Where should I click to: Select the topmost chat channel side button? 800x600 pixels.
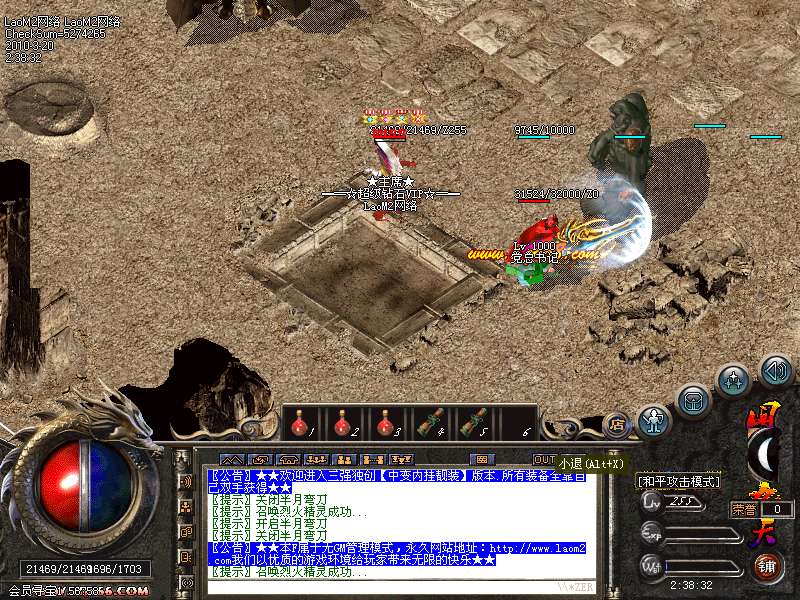(x=185, y=480)
